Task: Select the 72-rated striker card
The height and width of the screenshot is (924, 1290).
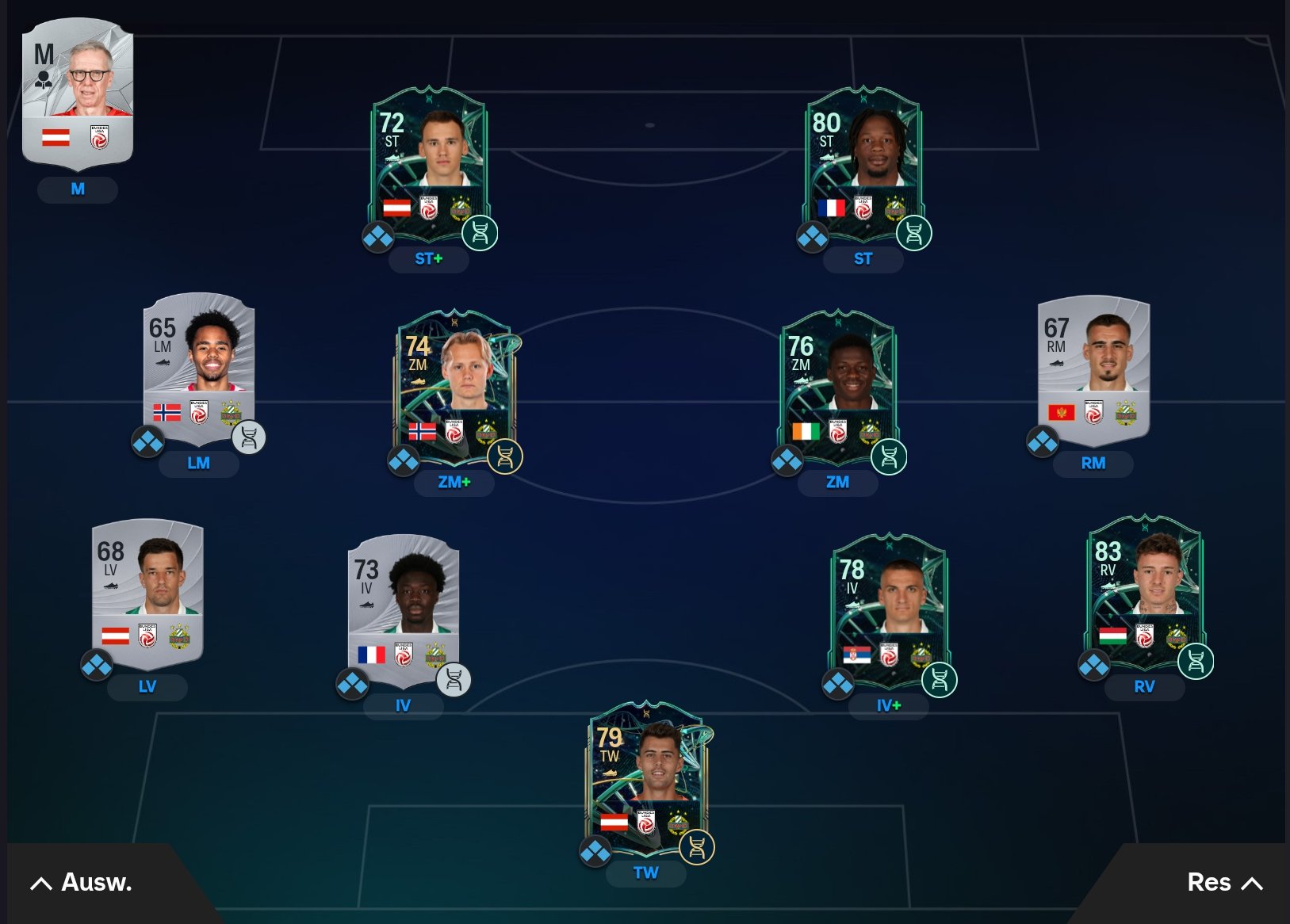Action: pos(428,162)
